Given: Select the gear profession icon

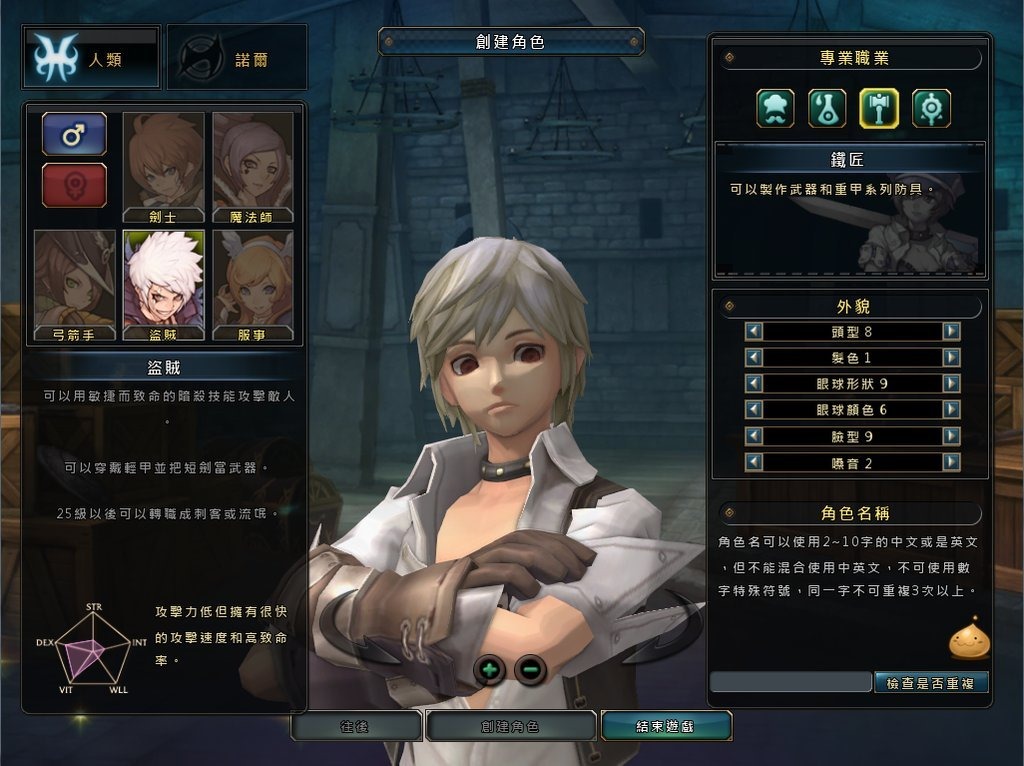Looking at the screenshot, I should [x=931, y=108].
